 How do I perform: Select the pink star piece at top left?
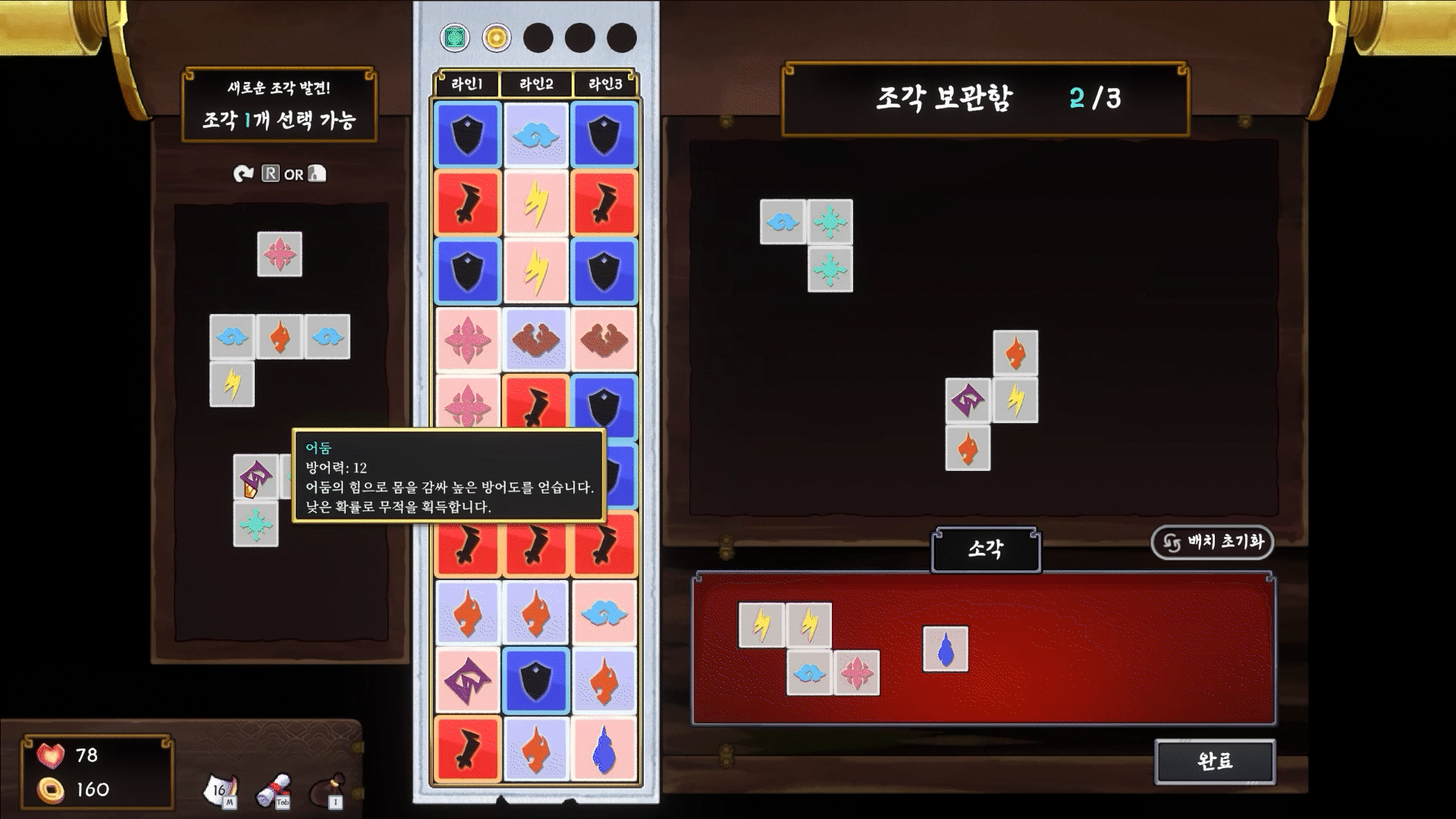point(281,255)
